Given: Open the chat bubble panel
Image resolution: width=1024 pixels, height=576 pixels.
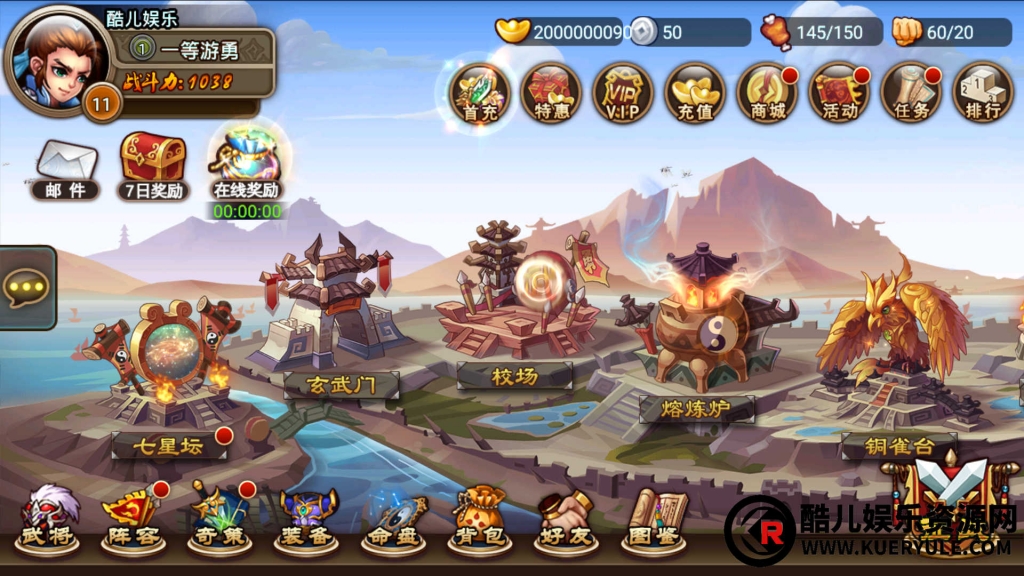Looking at the screenshot, I should [x=25, y=288].
